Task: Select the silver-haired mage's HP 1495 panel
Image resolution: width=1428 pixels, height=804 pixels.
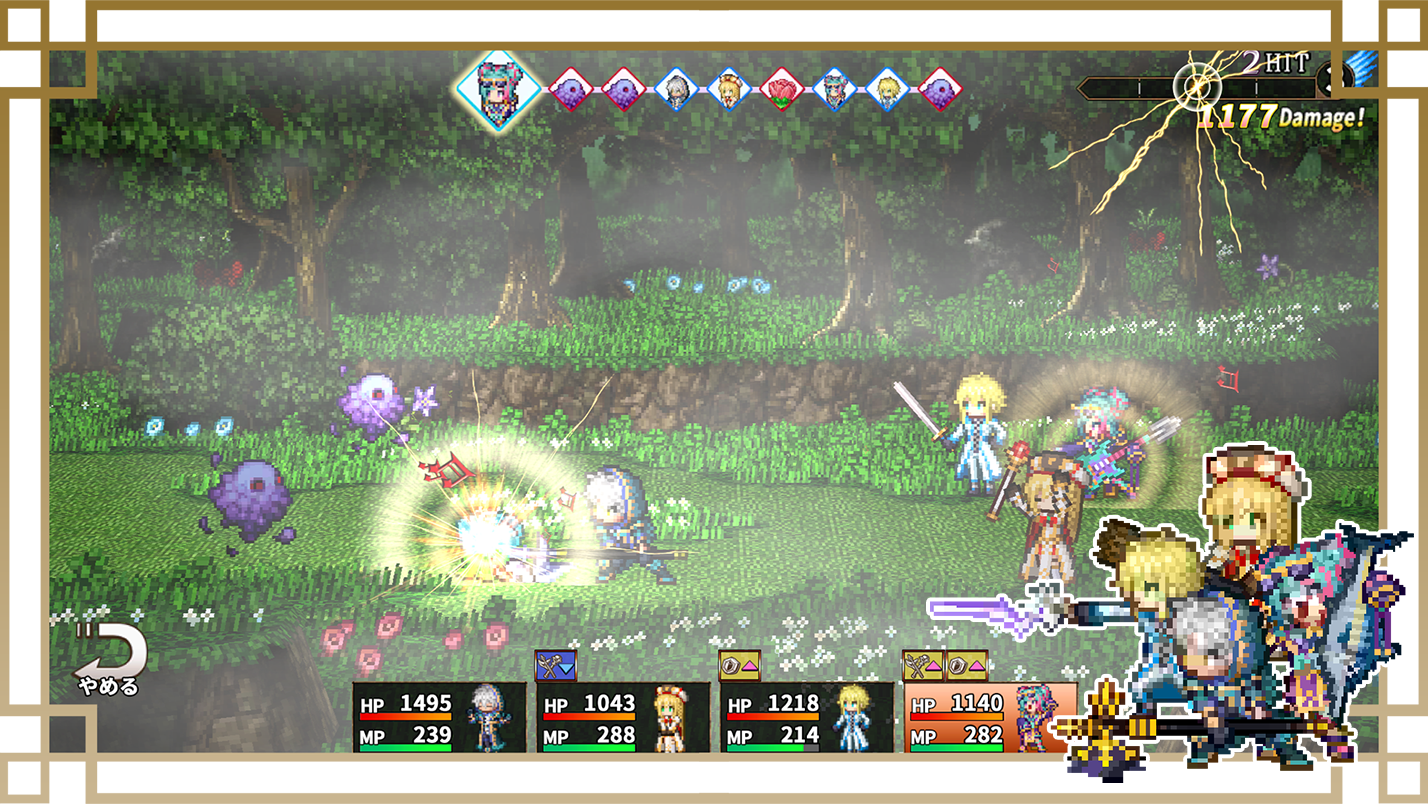Action: tap(439, 718)
